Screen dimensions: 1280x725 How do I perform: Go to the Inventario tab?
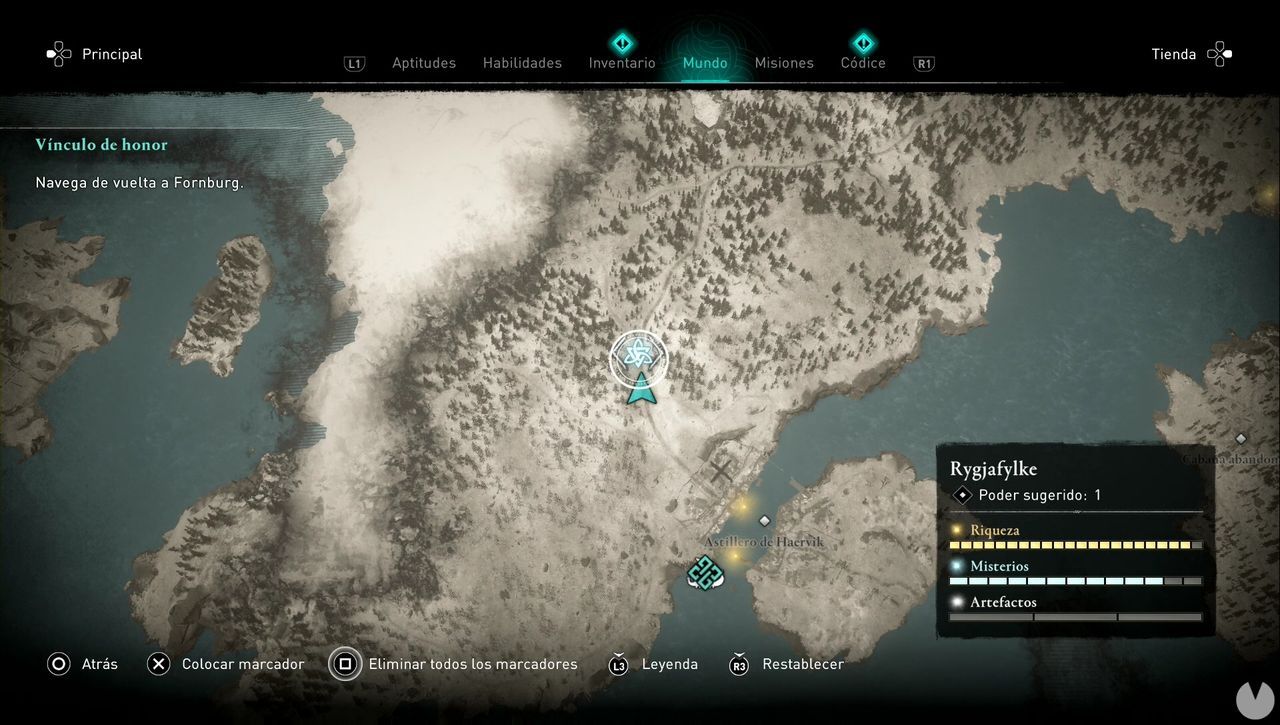click(622, 63)
